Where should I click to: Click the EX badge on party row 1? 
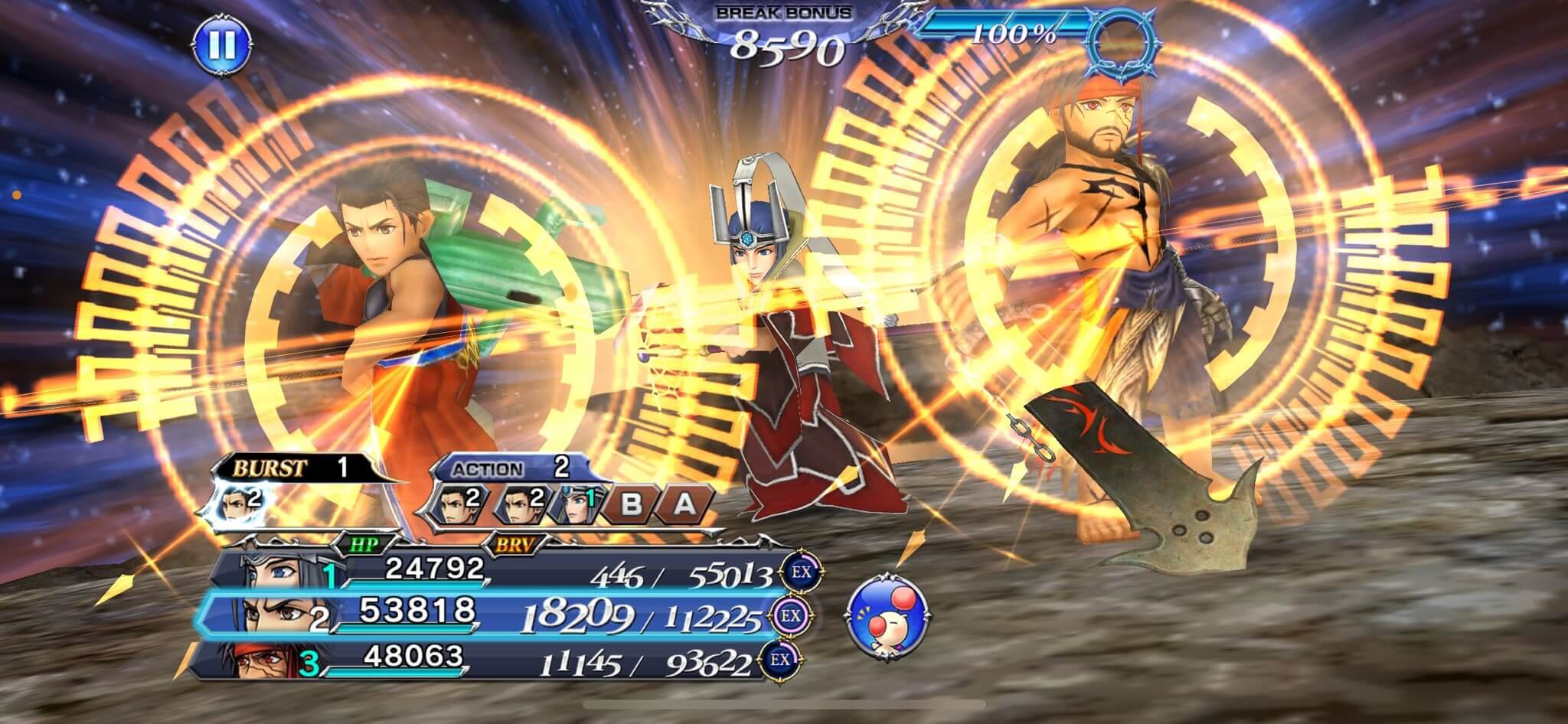[x=795, y=571]
